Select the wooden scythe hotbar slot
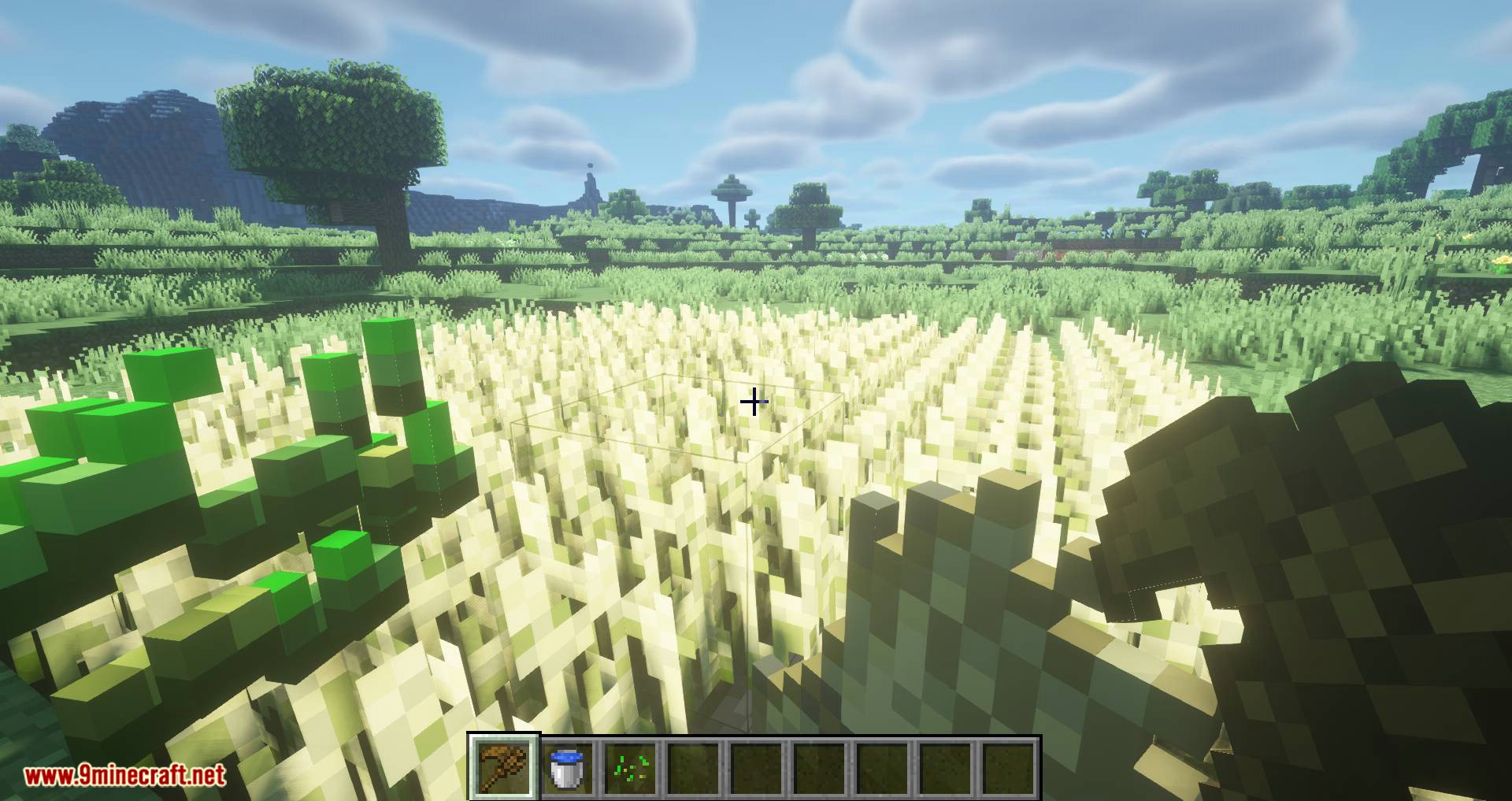The image size is (1512, 801). (504, 768)
